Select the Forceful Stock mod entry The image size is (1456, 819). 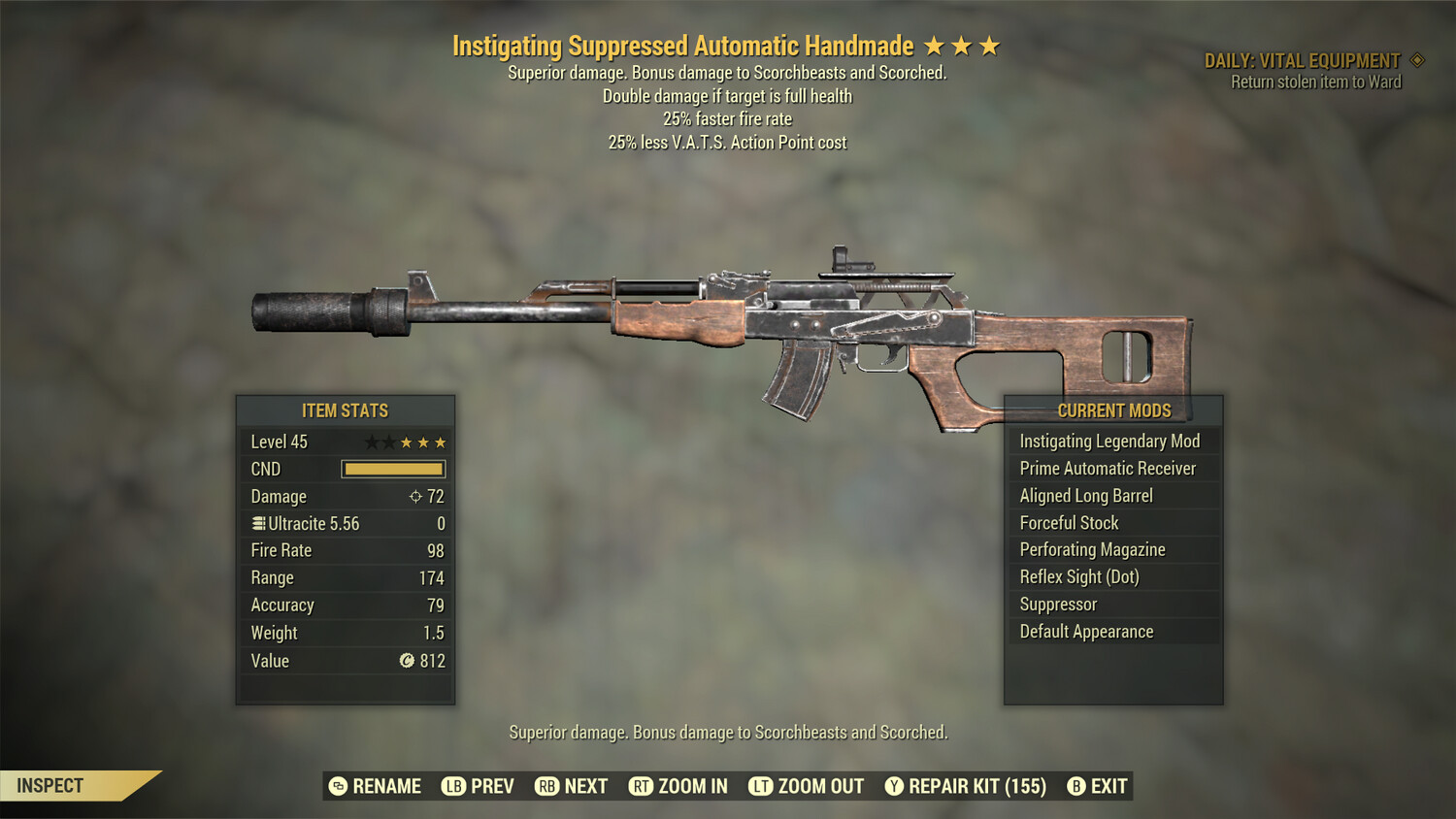tap(1069, 523)
